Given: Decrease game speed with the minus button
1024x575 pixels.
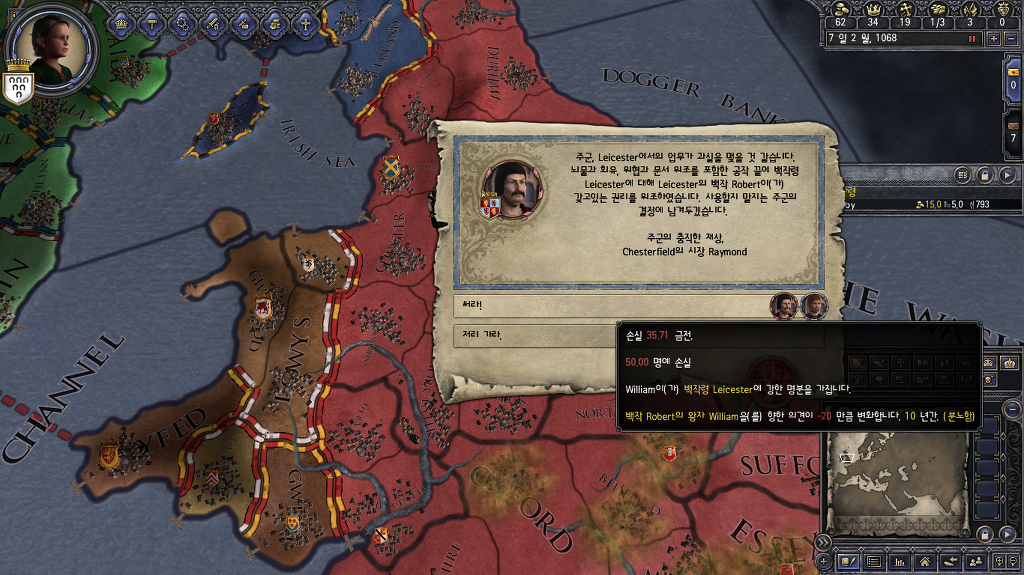Looking at the screenshot, I should click(x=1010, y=38).
